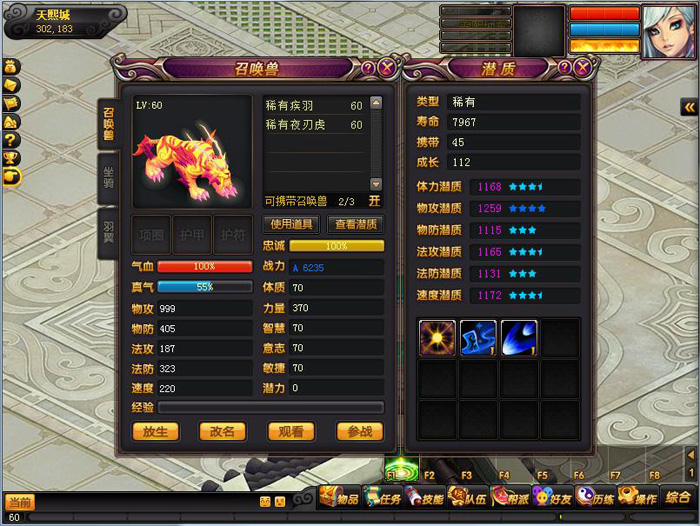Close the 潜质 potential panel
700x526 pixels.
pyautogui.click(x=582, y=68)
